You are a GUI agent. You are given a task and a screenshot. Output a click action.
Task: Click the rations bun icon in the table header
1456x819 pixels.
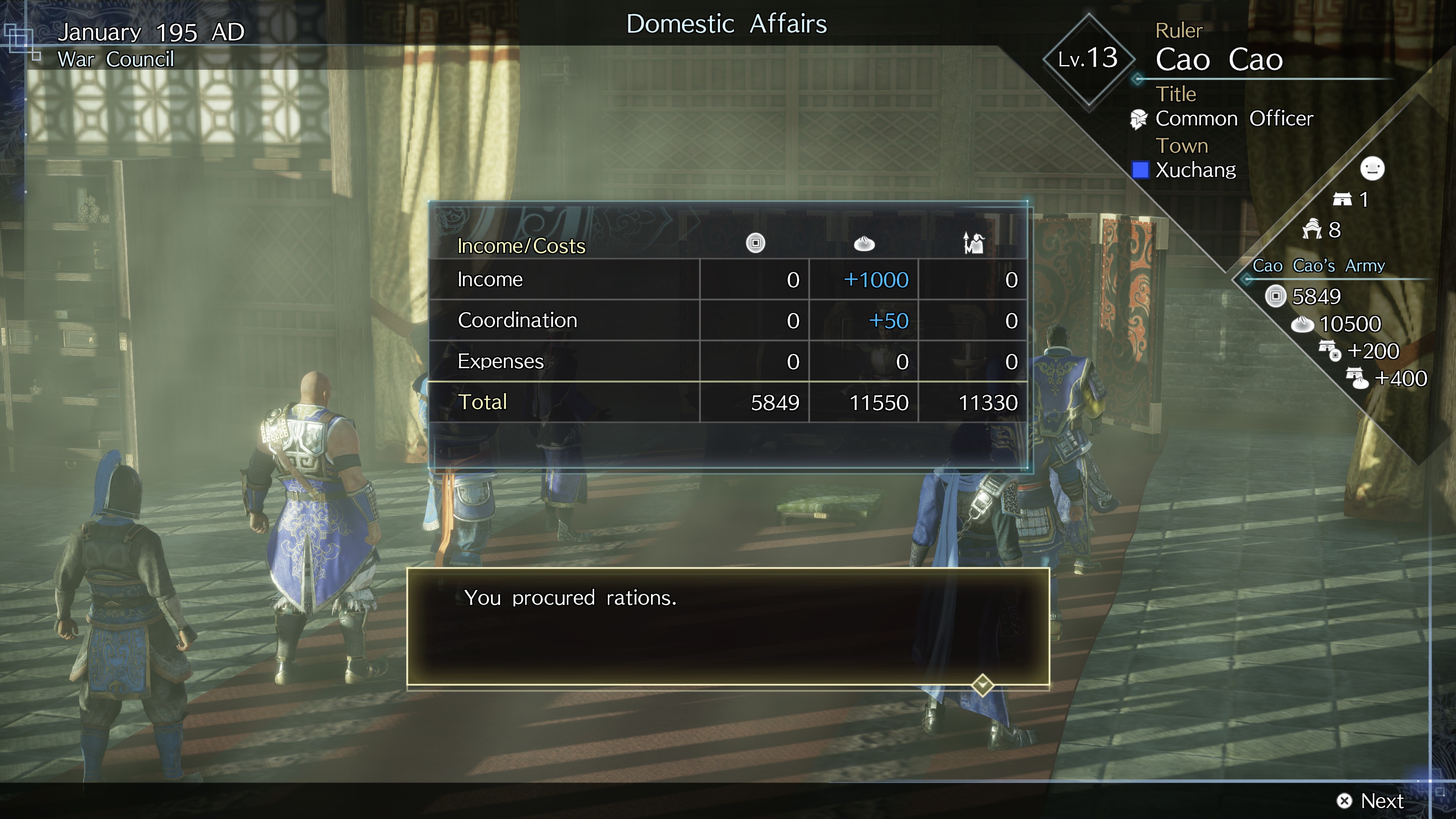(x=864, y=243)
